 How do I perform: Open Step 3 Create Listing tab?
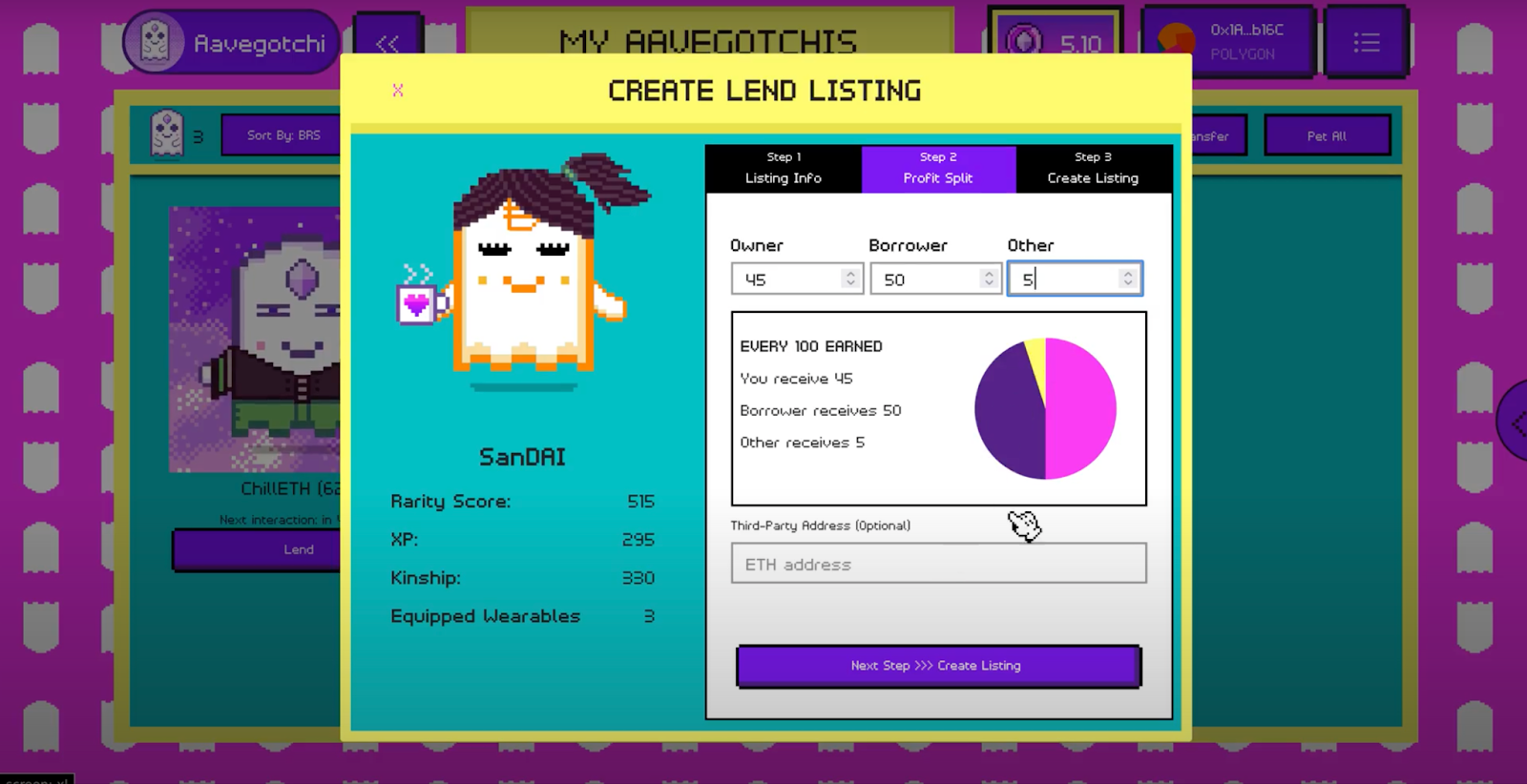tap(1093, 168)
